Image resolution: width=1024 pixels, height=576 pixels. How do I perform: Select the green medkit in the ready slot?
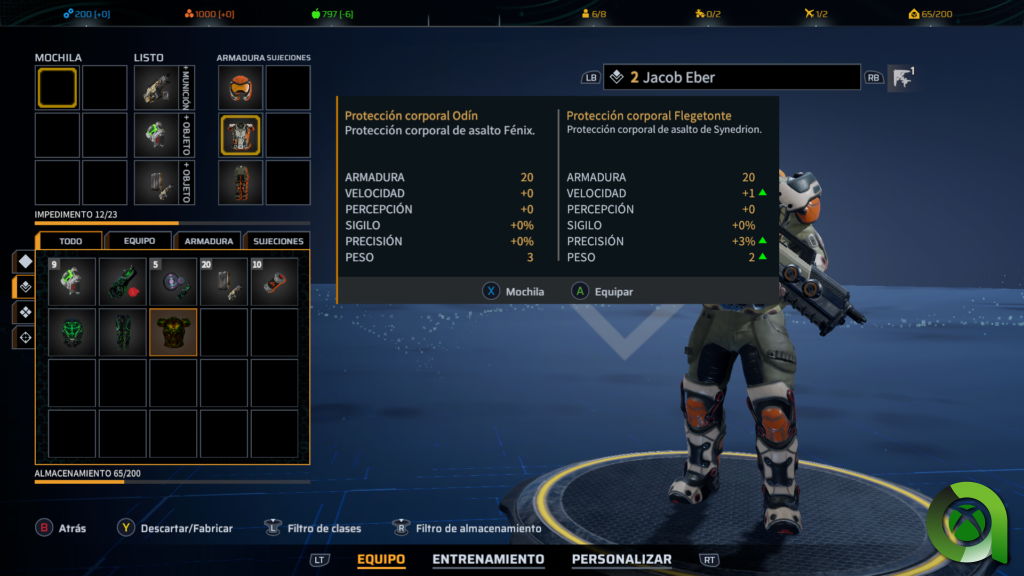(157, 136)
